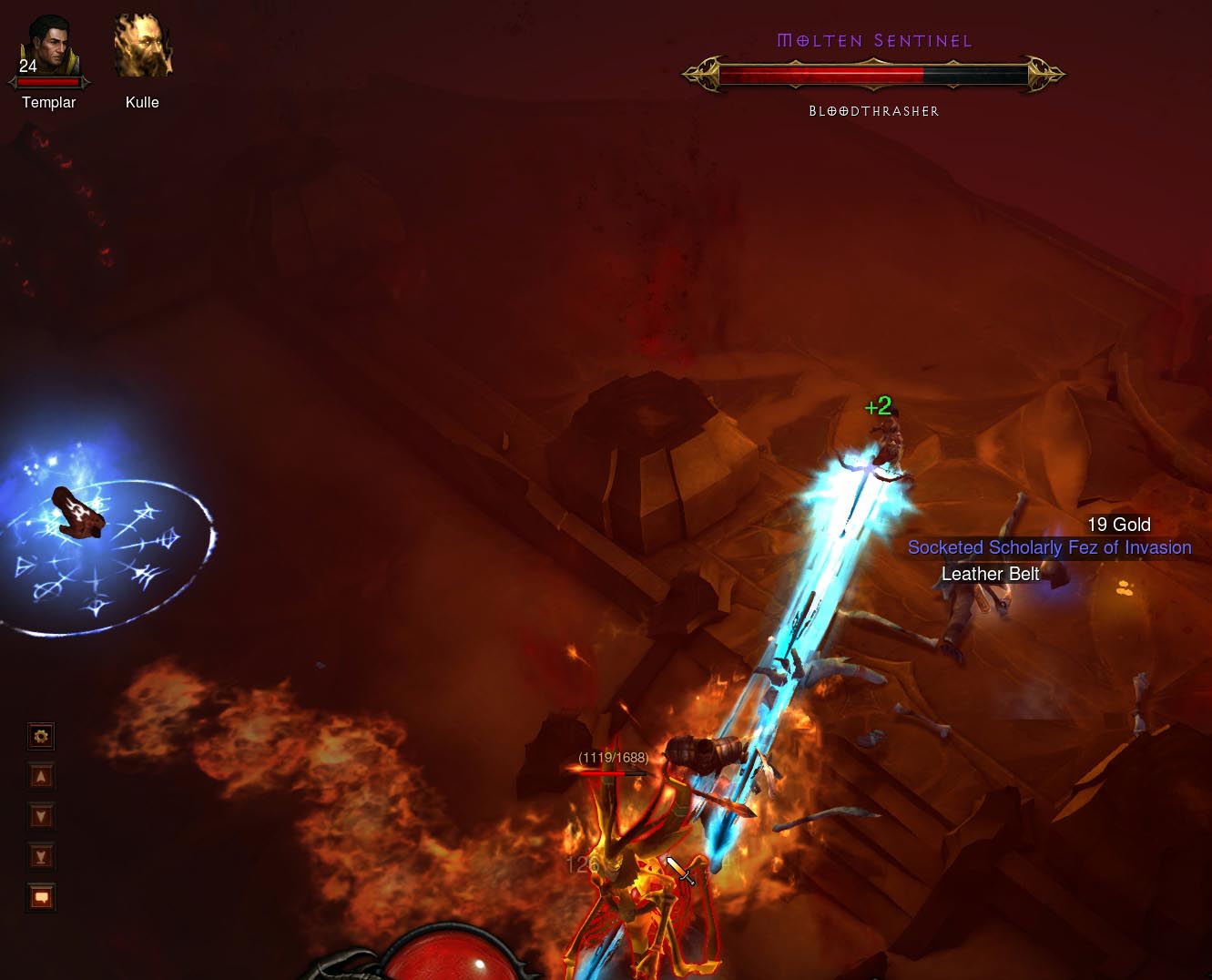Grab the Leather Belt loot label
This screenshot has height=980, width=1212.
click(x=990, y=574)
